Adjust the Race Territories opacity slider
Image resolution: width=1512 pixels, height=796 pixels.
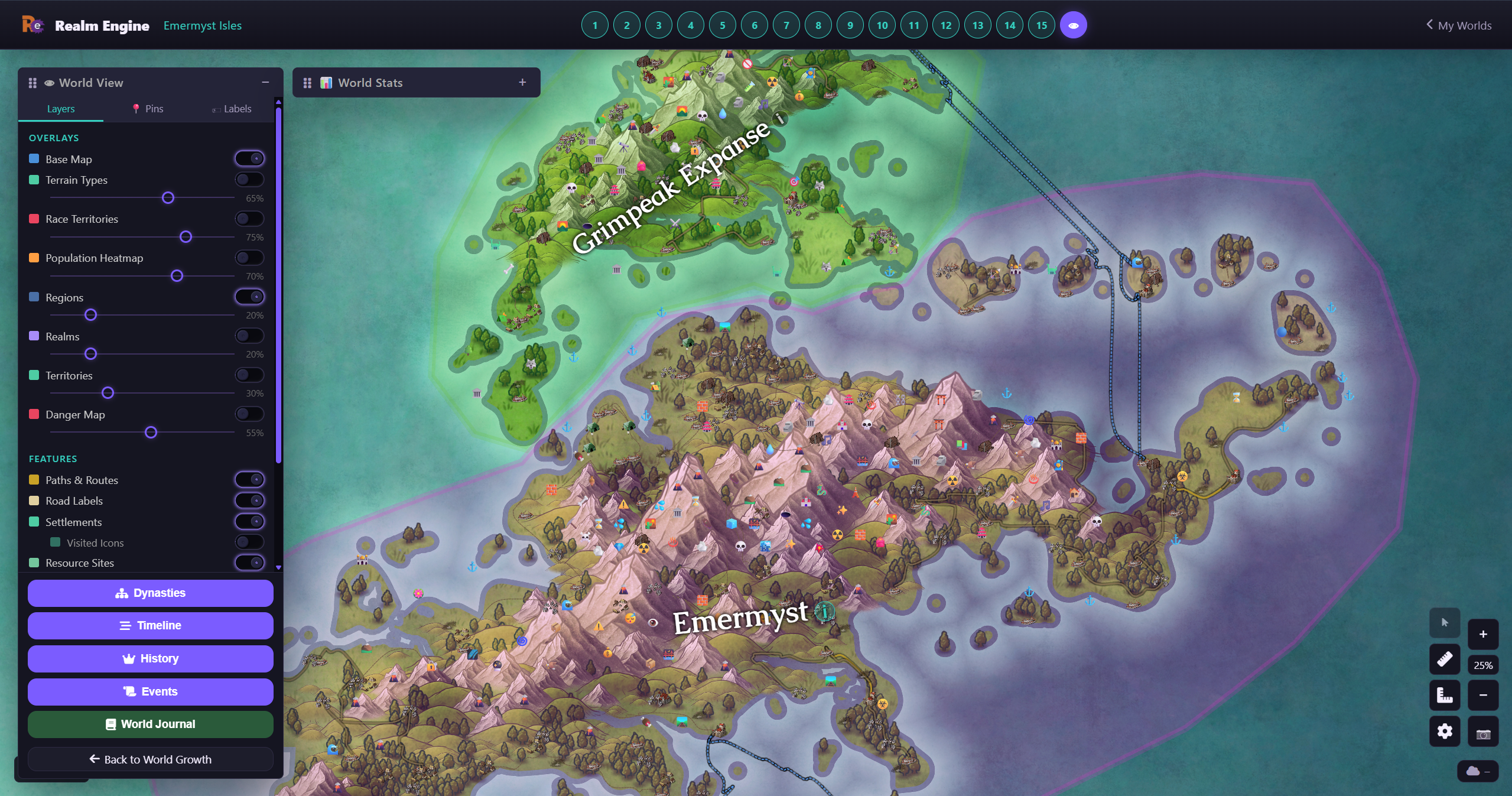186,237
